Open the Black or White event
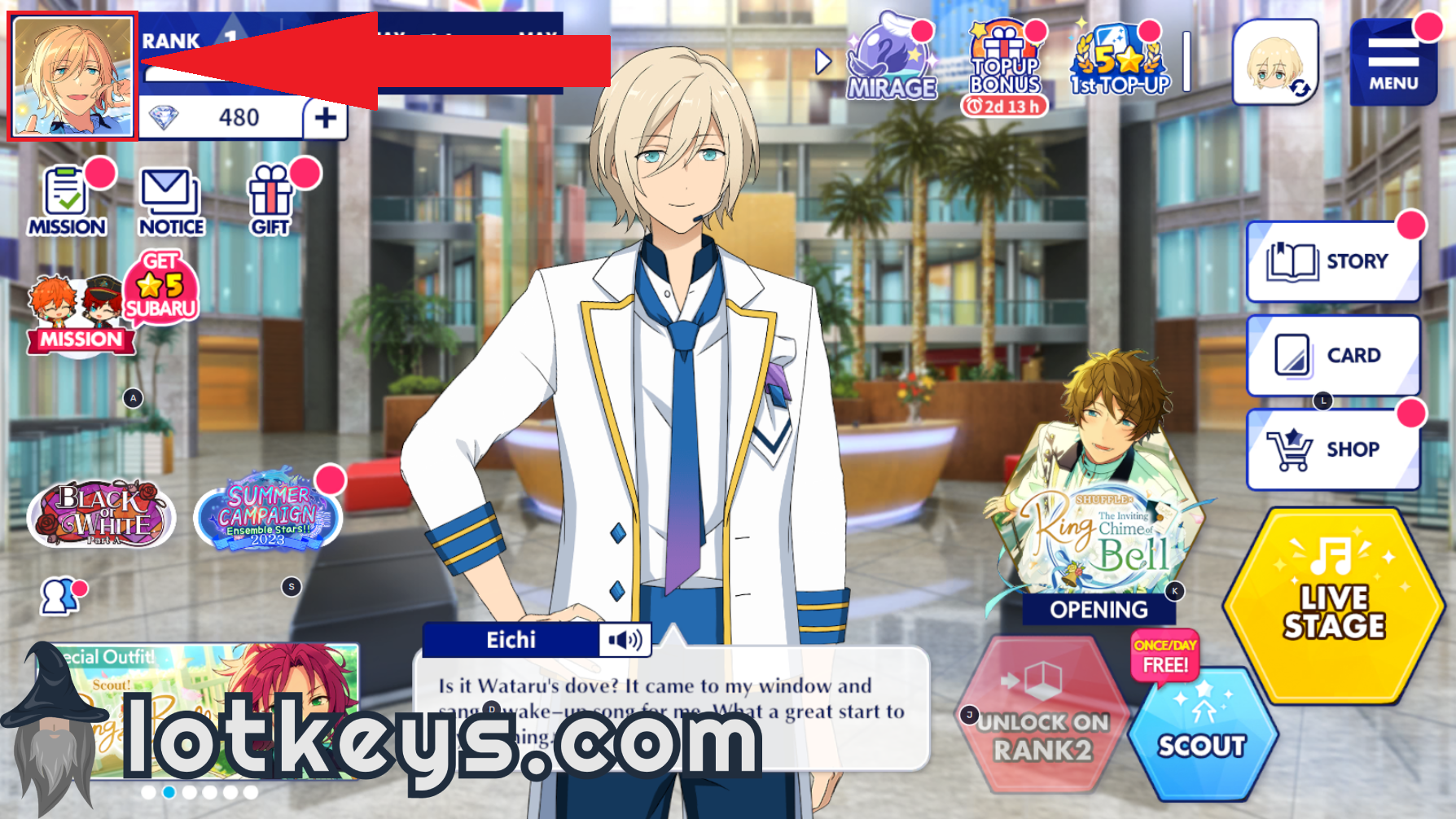 tap(102, 513)
